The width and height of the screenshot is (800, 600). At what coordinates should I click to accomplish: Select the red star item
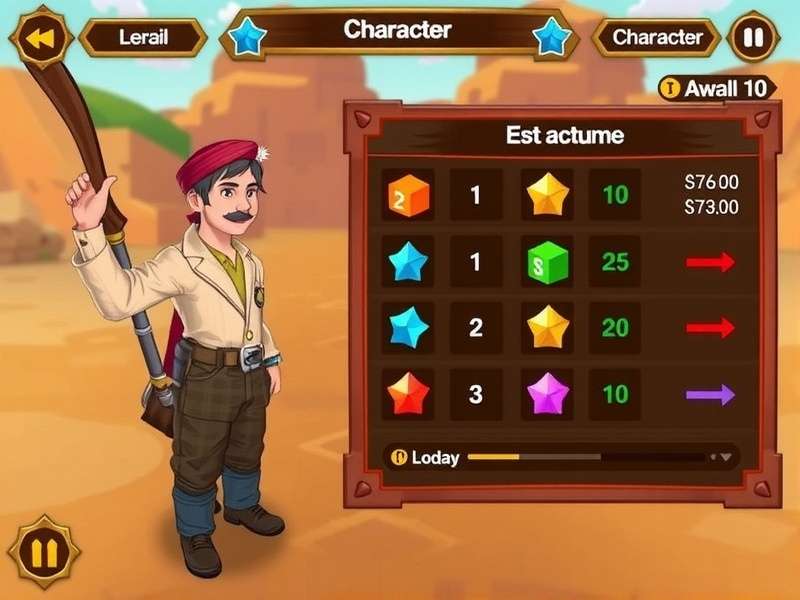(408, 394)
